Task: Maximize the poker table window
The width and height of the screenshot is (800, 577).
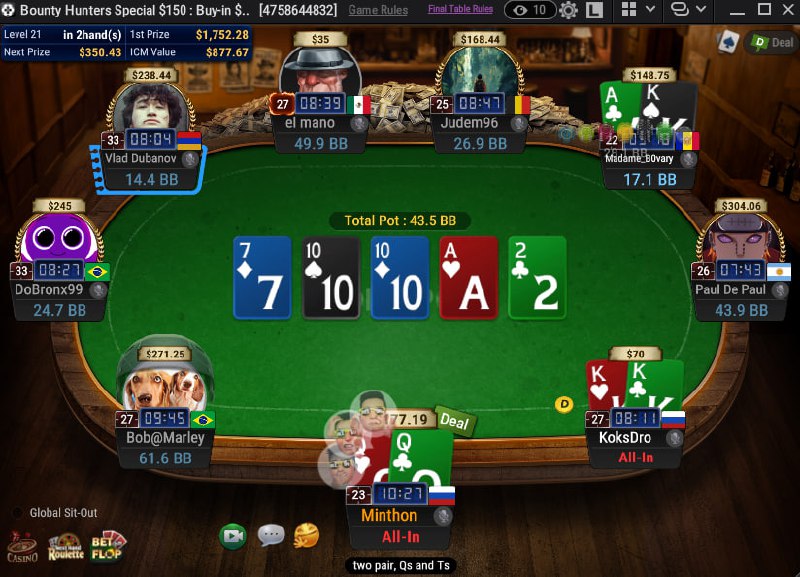Action: click(764, 10)
